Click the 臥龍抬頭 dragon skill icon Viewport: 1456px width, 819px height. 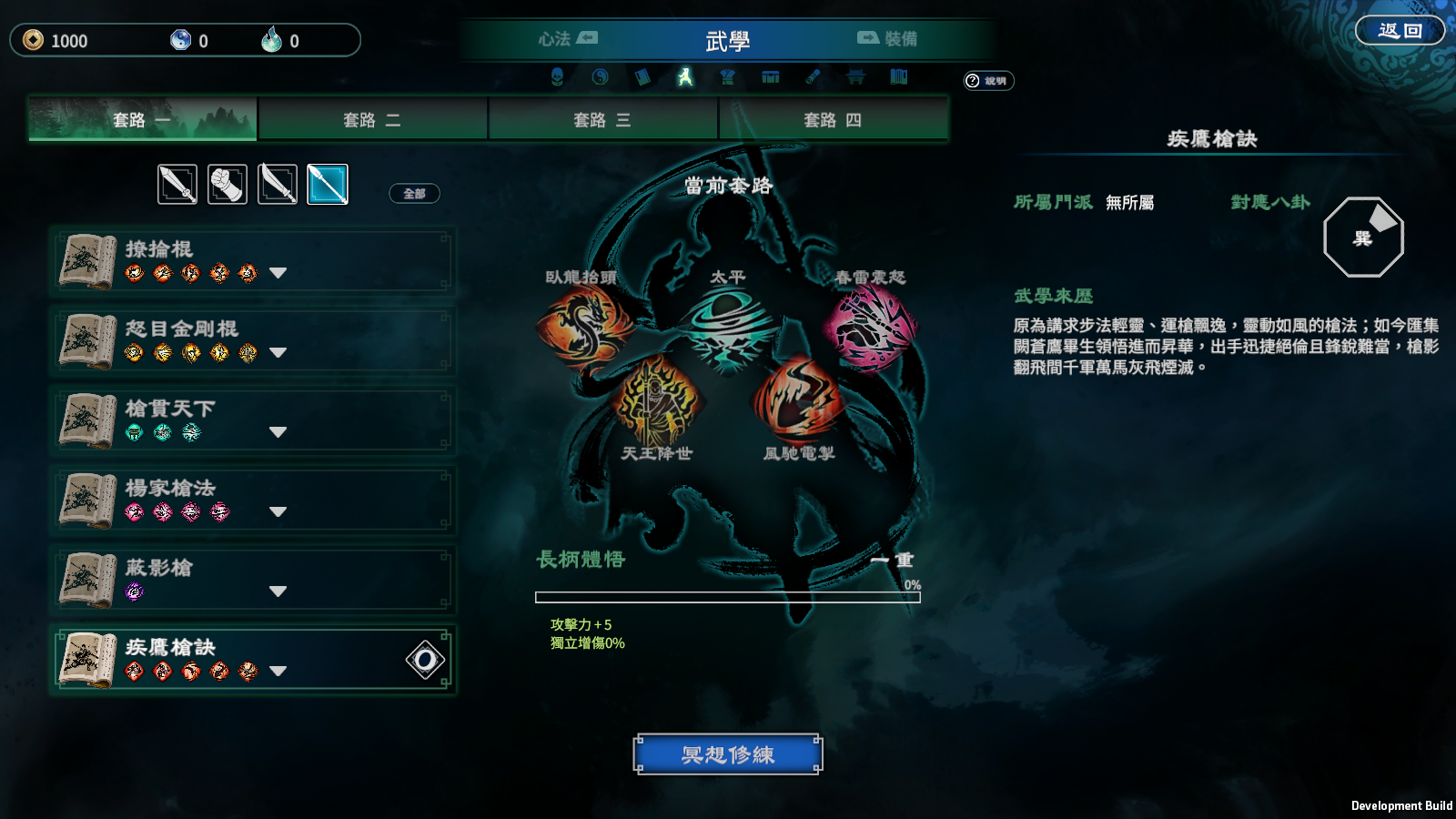tap(584, 325)
